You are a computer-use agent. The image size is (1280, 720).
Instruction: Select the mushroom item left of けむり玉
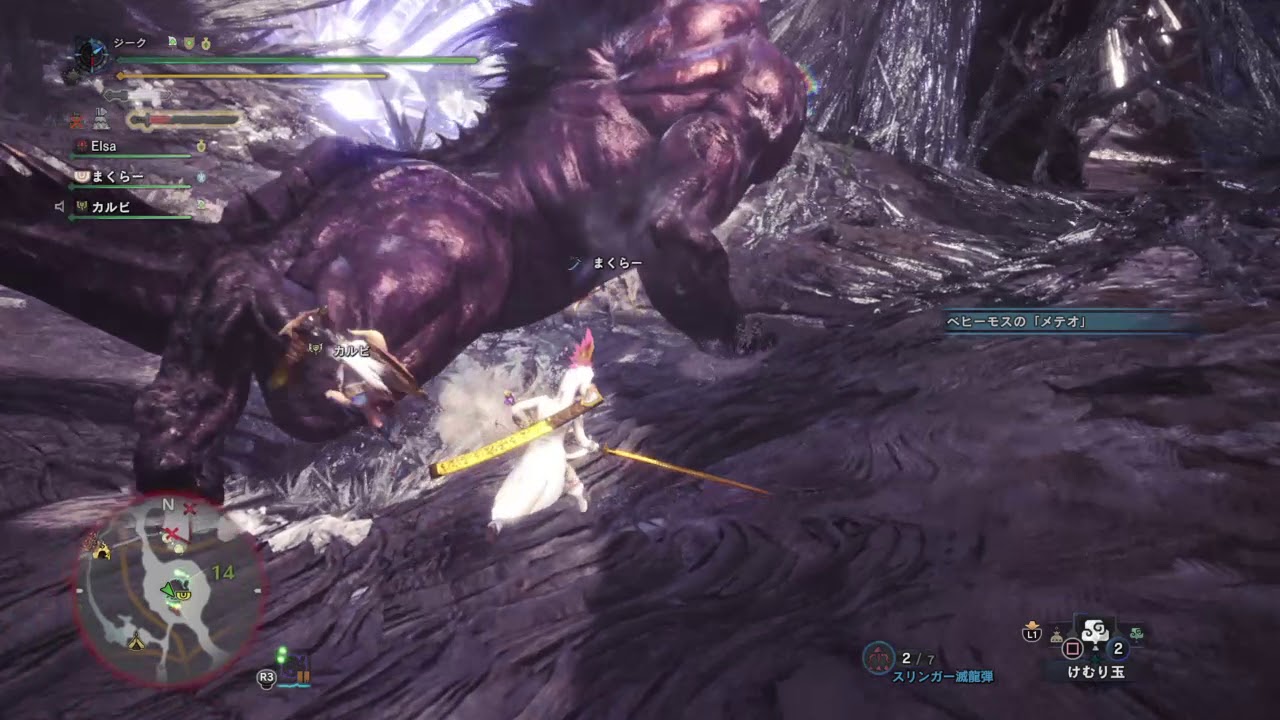click(1055, 635)
